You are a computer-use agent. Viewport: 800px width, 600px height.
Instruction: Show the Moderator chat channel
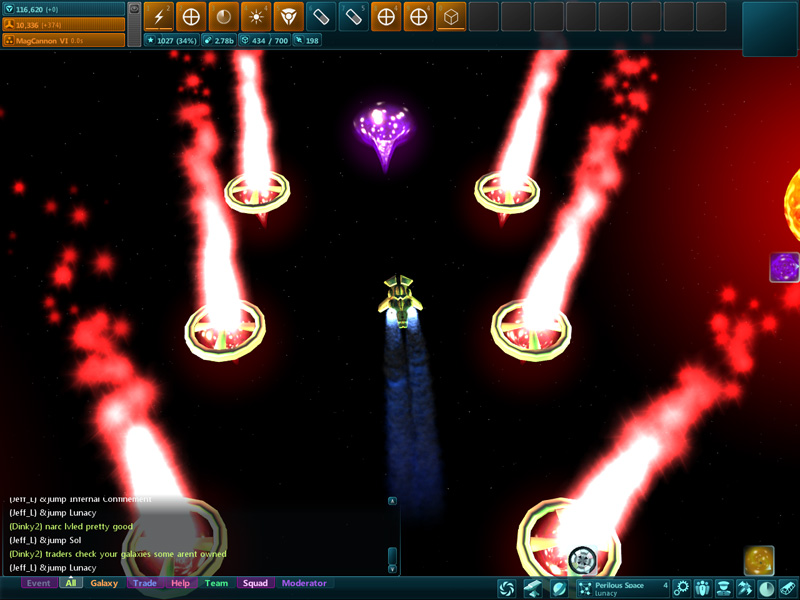pyautogui.click(x=304, y=583)
